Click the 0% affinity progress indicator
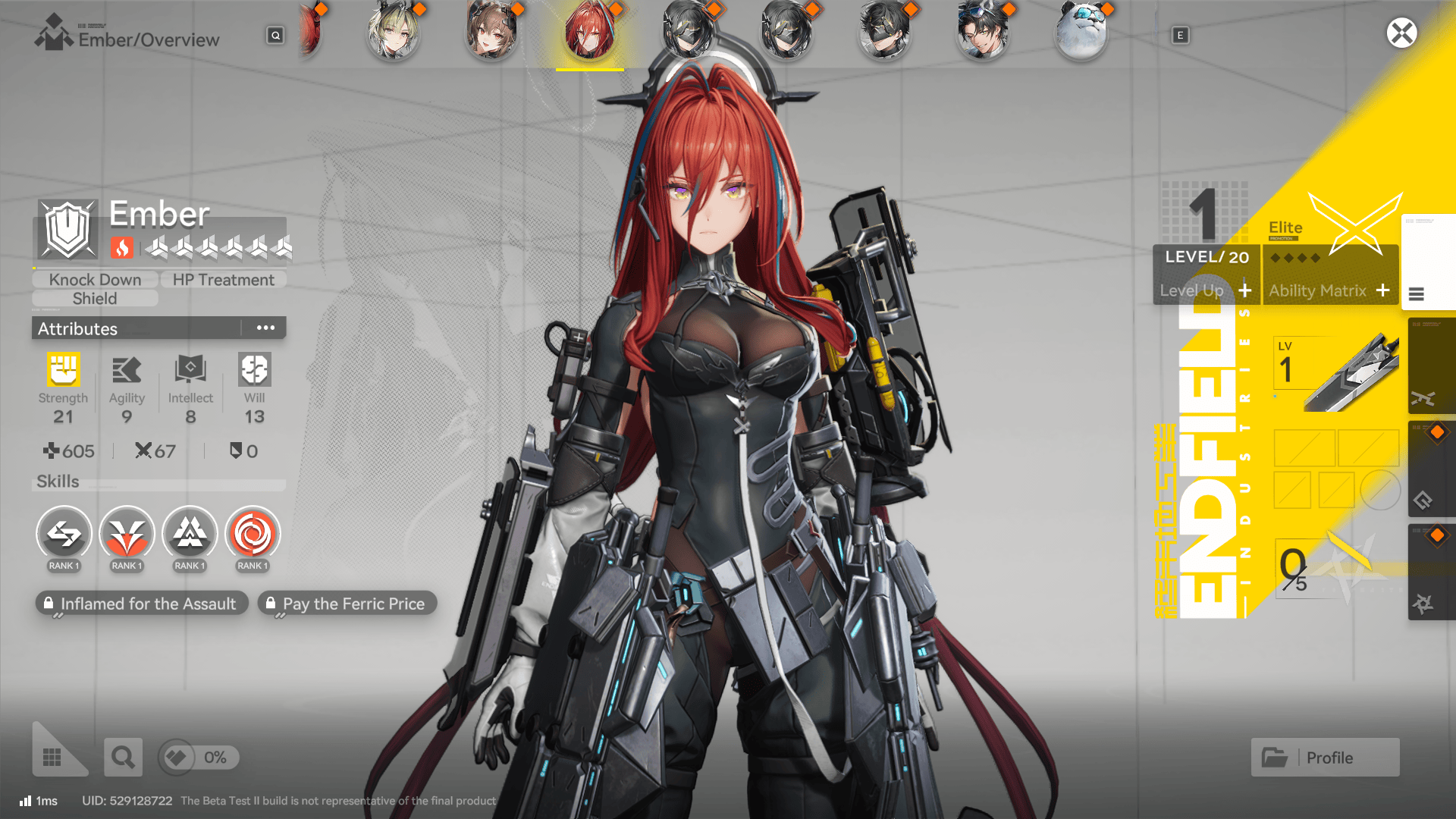The width and height of the screenshot is (1456, 819). [198, 757]
